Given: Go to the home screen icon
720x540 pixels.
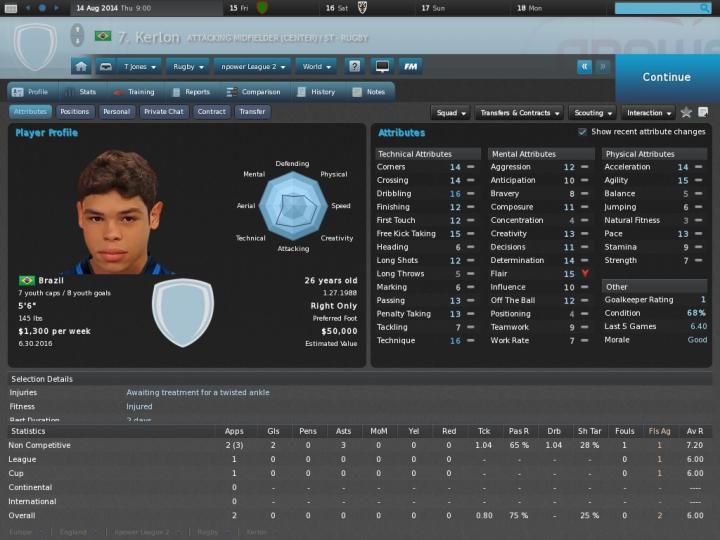Looking at the screenshot, I should (x=81, y=67).
